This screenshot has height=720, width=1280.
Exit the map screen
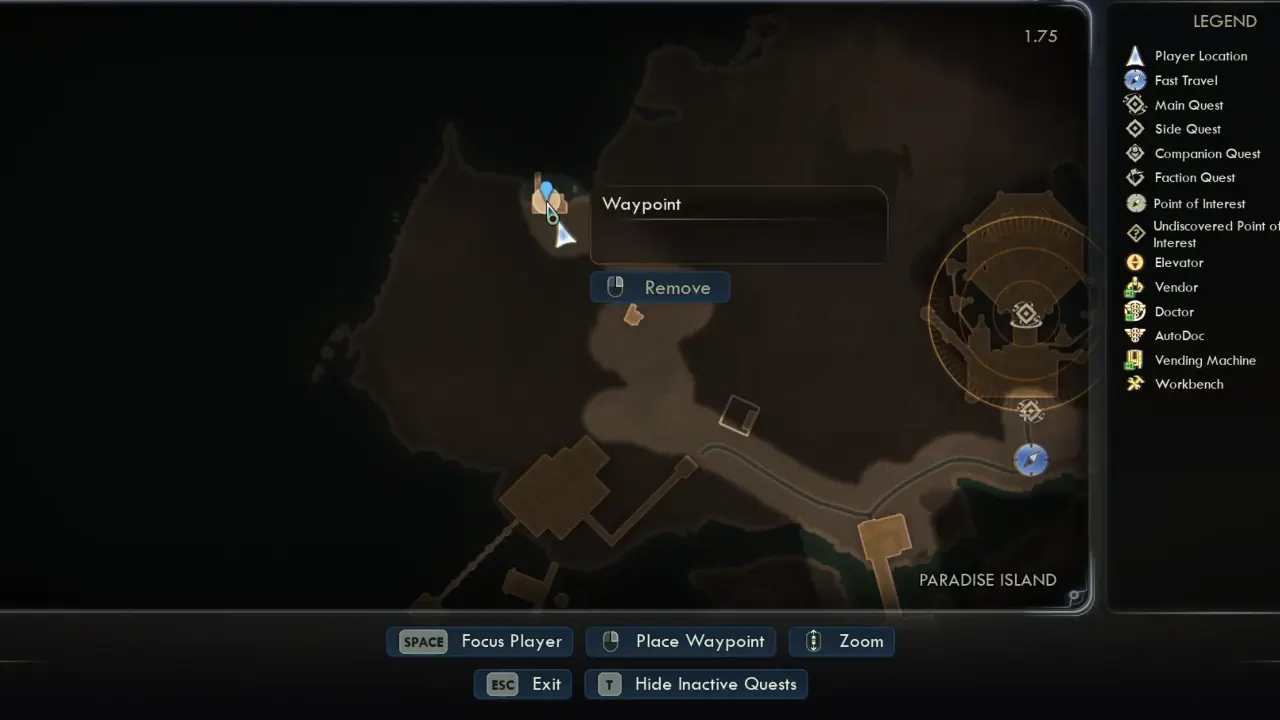[x=523, y=684]
